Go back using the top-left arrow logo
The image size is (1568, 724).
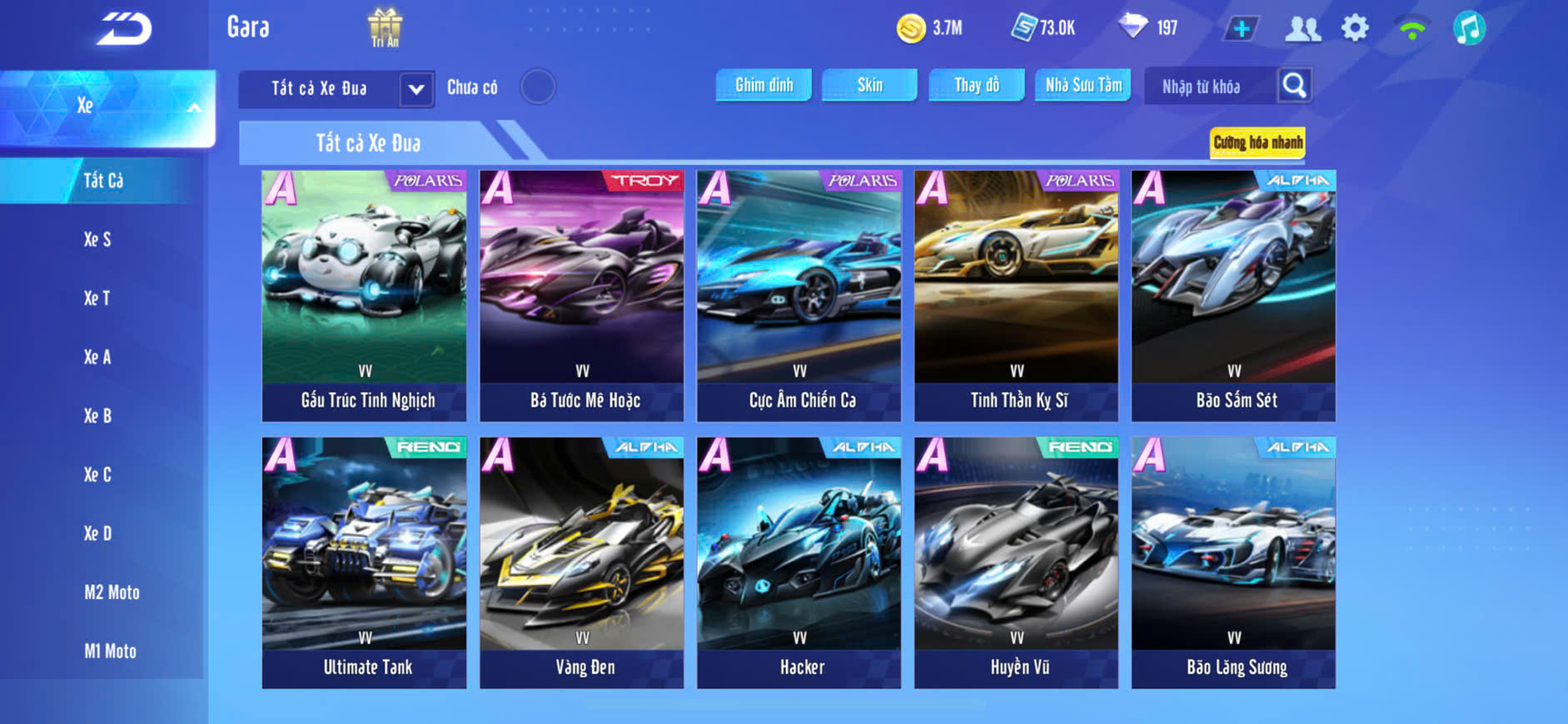click(x=124, y=29)
